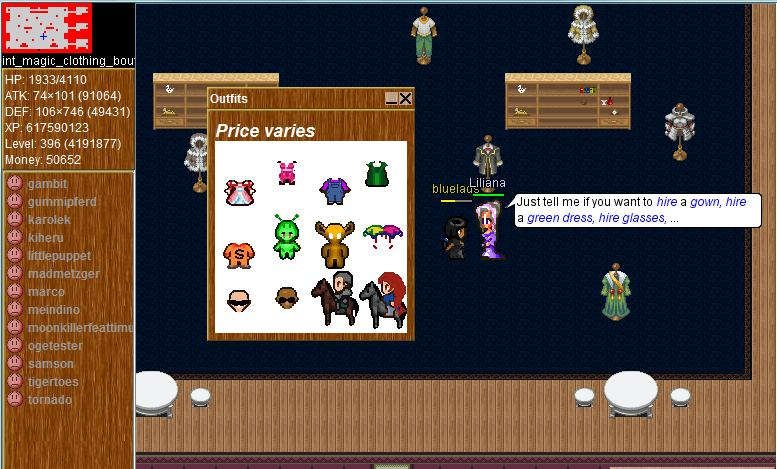Select the brown moose costume
This screenshot has width=777, height=469.
point(334,242)
